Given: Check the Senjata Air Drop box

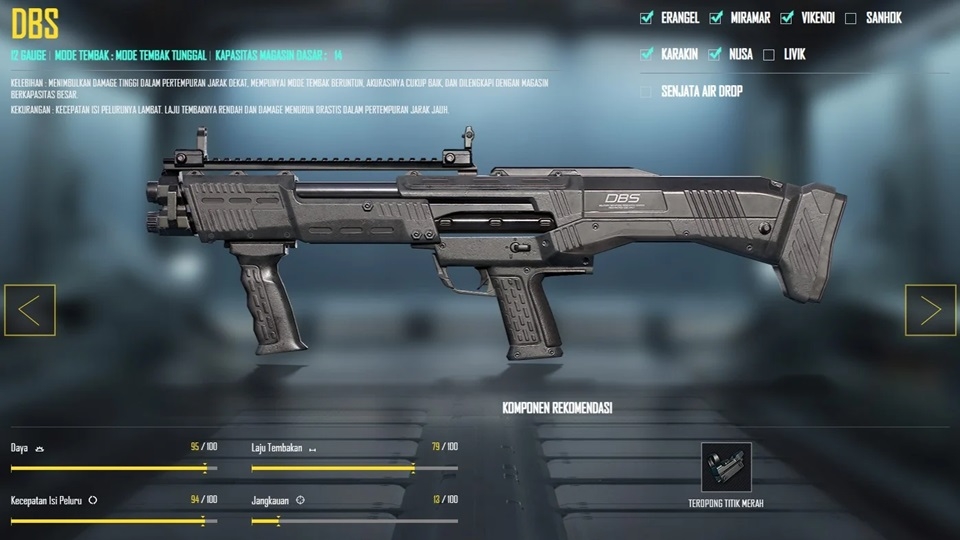Looking at the screenshot, I should (646, 91).
